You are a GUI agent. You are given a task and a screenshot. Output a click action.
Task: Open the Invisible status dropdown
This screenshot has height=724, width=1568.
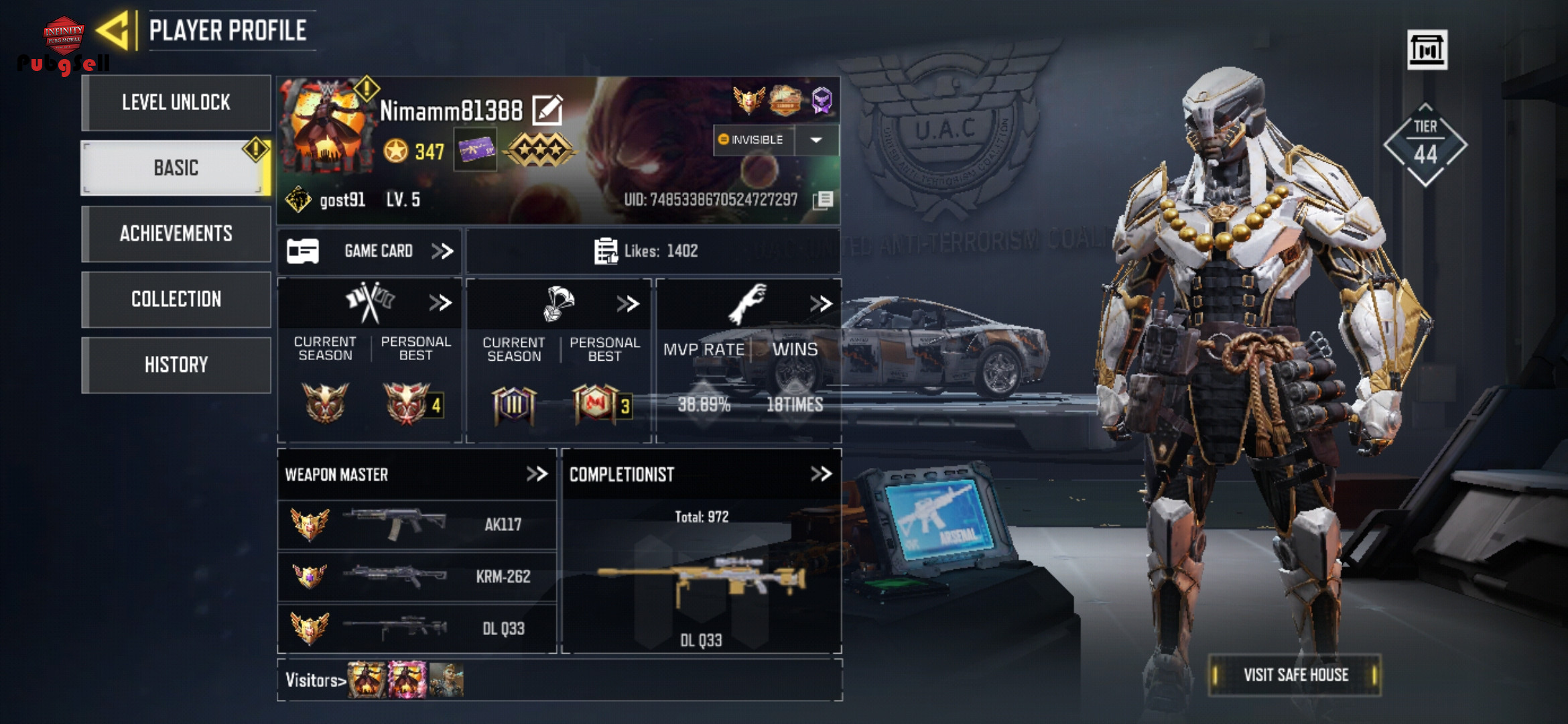pos(815,140)
